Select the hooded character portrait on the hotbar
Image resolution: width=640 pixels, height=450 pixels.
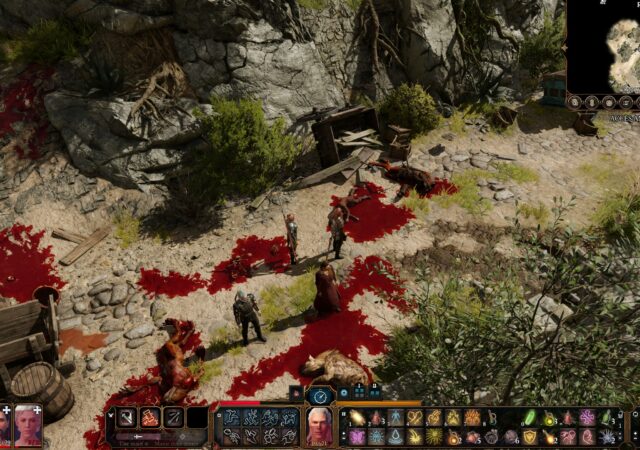coord(319,425)
